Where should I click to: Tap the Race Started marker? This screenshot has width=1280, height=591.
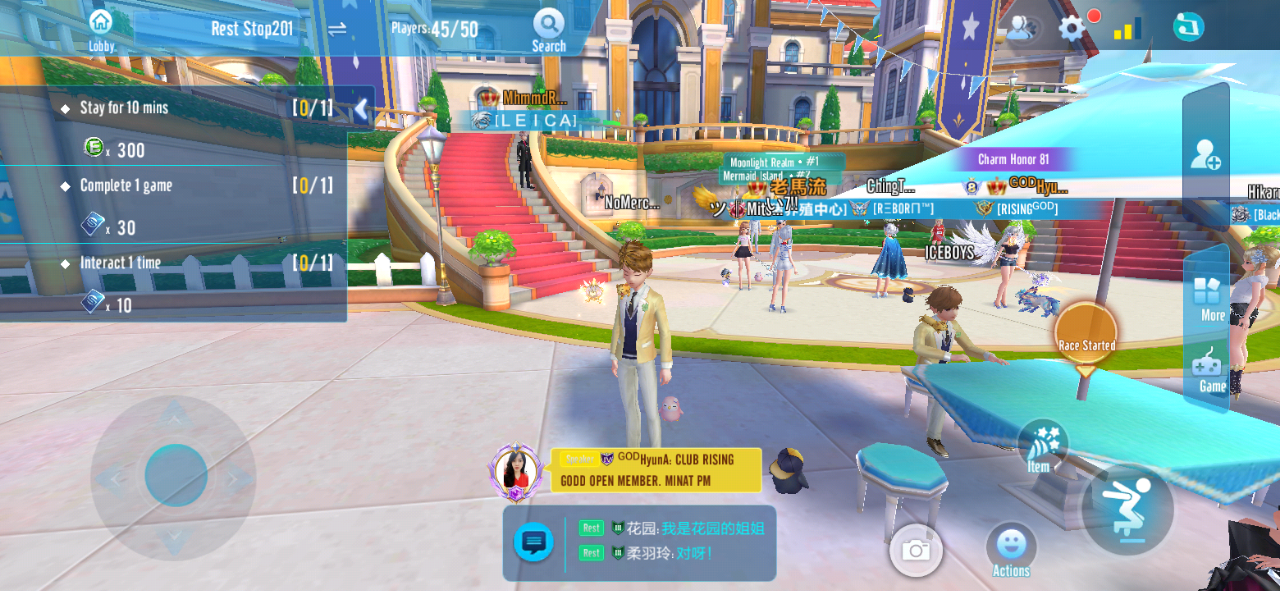pos(1086,337)
